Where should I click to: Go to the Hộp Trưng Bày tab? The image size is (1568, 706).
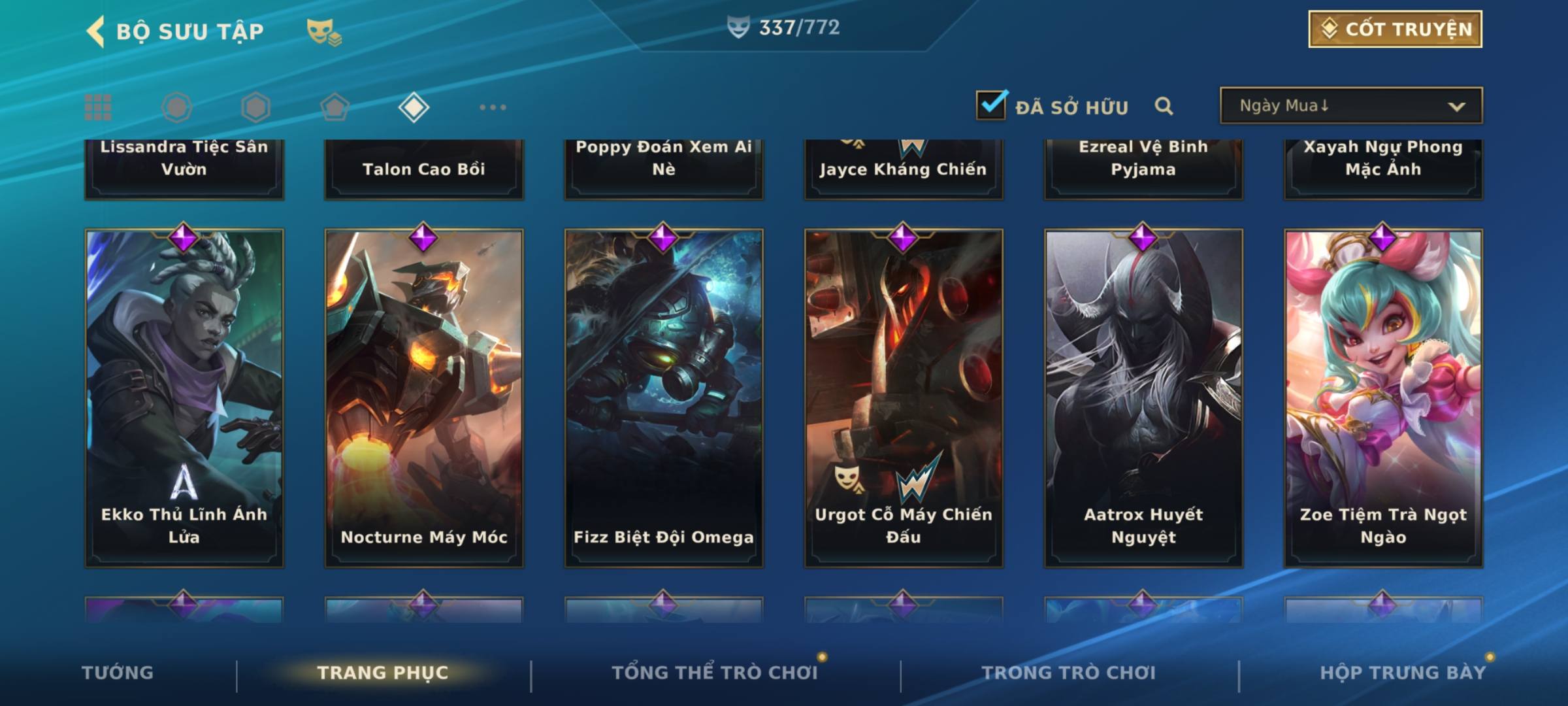(1403, 673)
